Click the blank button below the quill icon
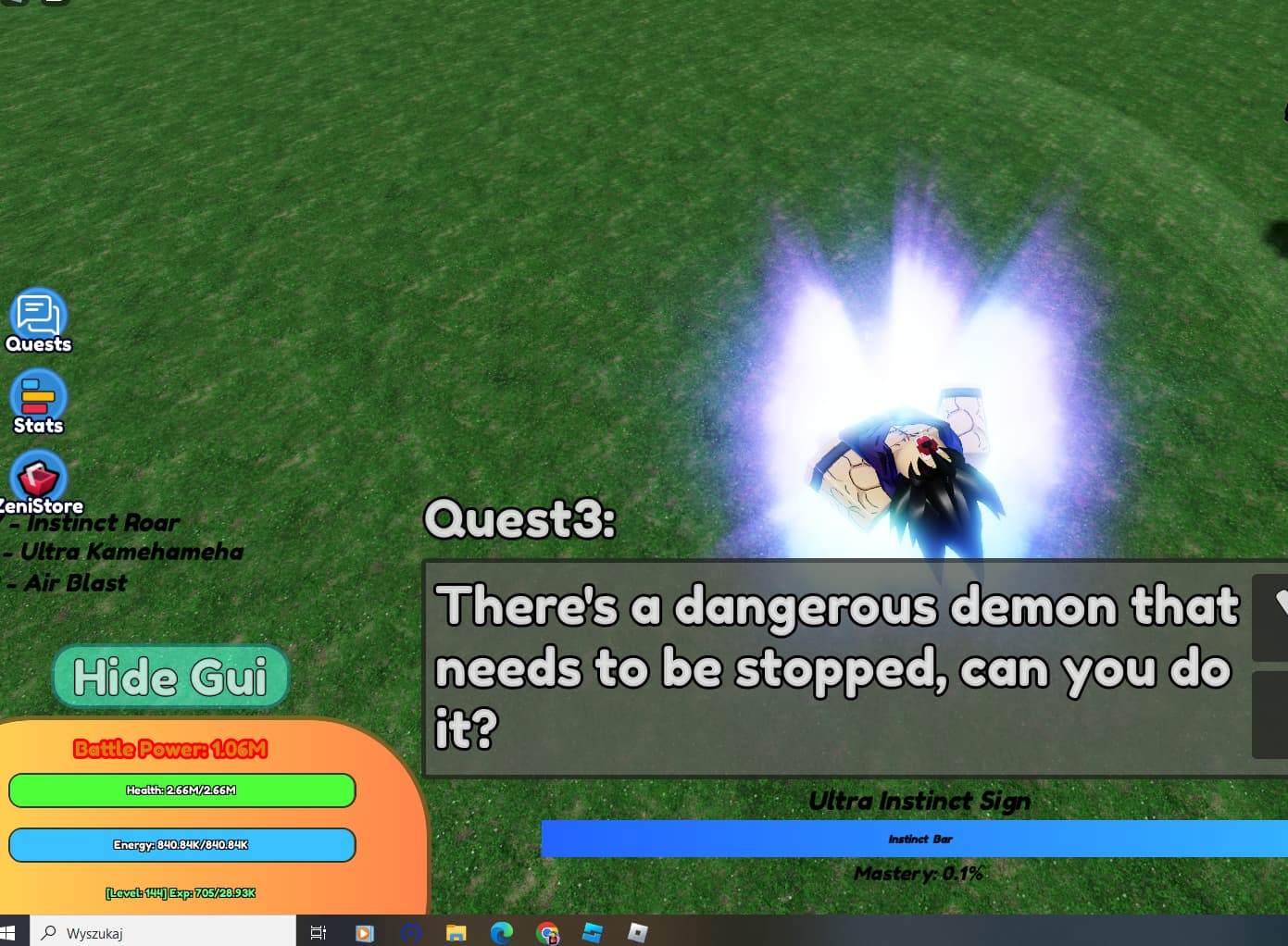This screenshot has height=946, width=1288. pos(1276,715)
